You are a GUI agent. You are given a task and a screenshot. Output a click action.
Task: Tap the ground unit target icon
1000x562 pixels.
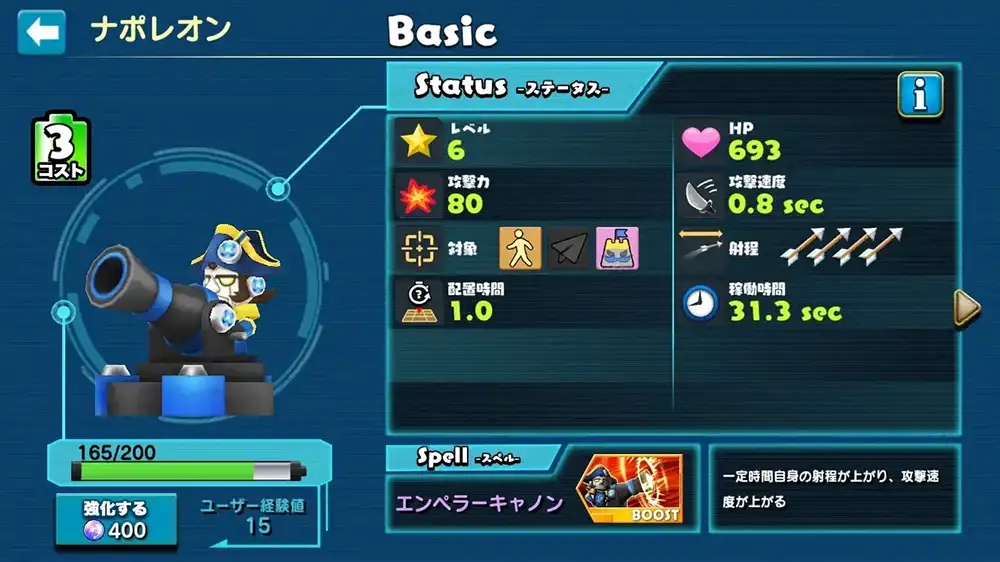coord(520,248)
